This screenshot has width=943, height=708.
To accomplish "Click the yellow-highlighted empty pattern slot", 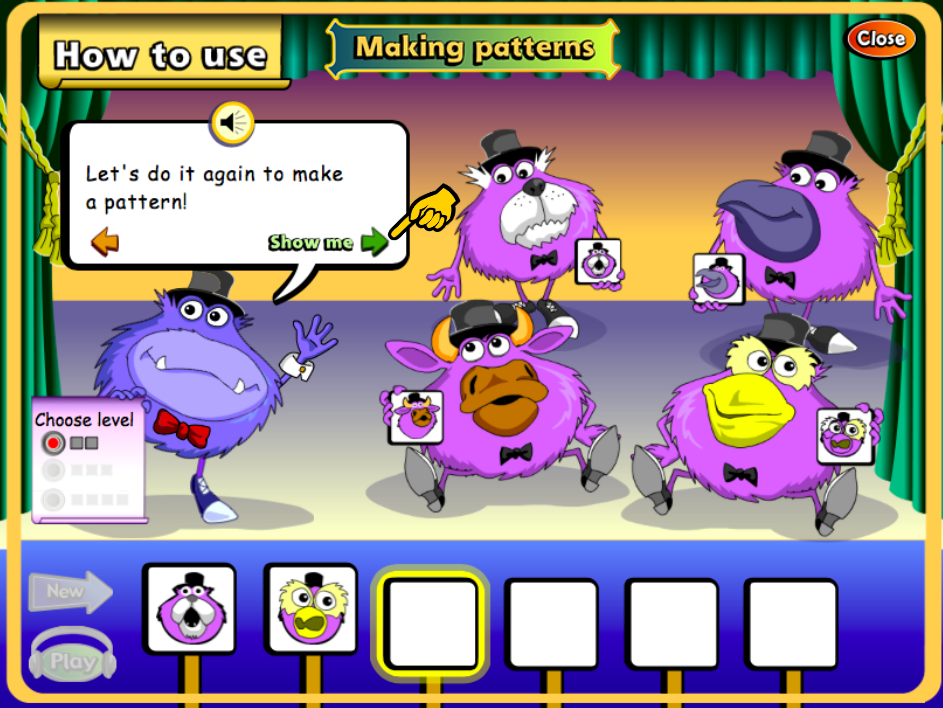I will [x=432, y=623].
